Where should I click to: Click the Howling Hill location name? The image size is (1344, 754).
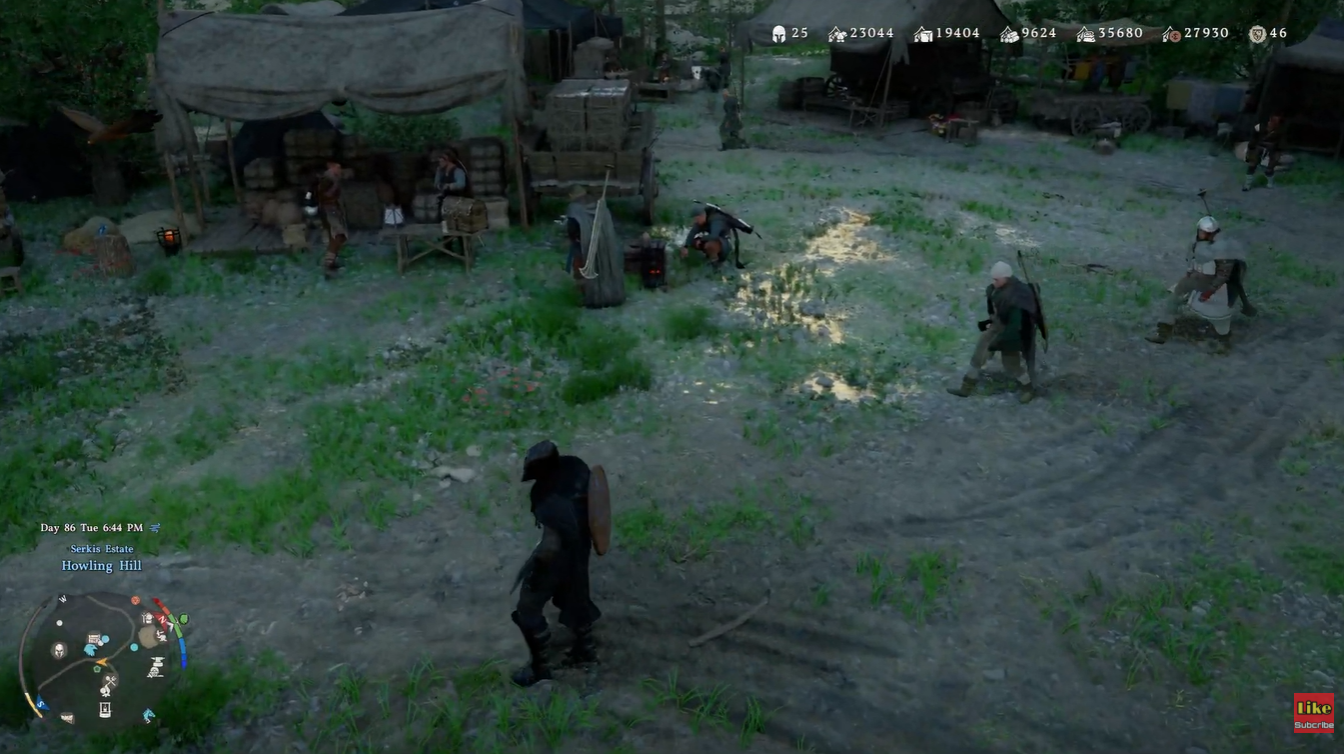pyautogui.click(x=101, y=565)
